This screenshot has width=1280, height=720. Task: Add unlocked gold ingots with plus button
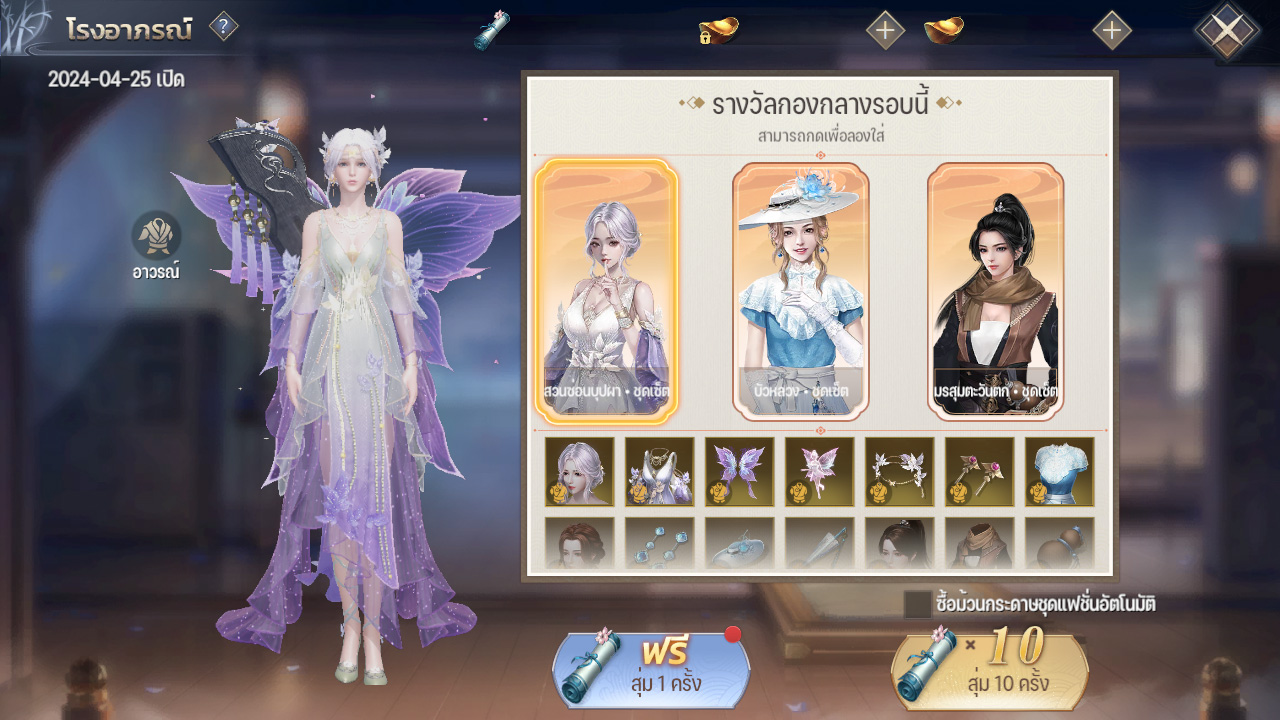1112,30
